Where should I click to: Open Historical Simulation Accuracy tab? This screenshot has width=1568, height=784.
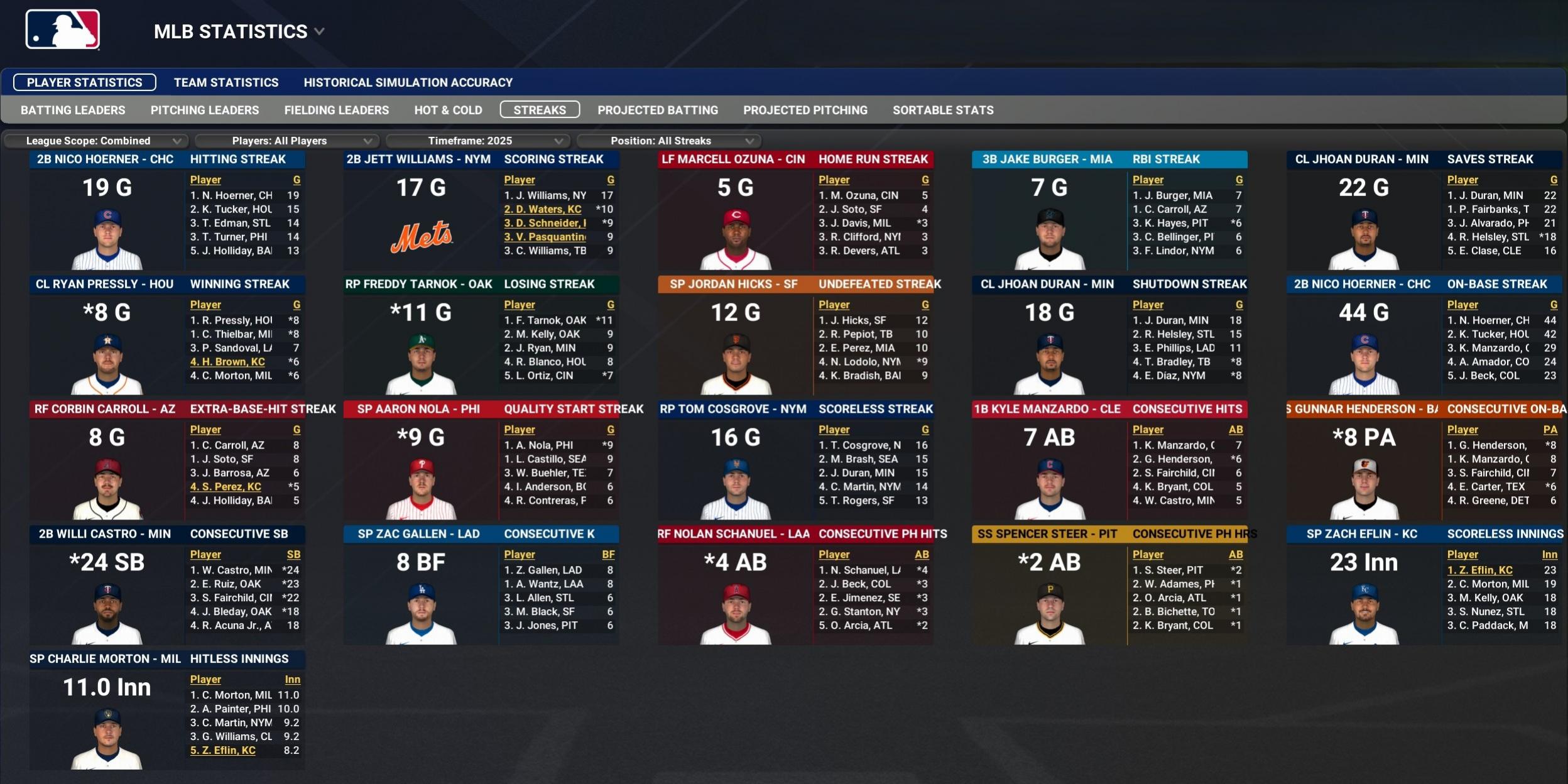coord(408,82)
